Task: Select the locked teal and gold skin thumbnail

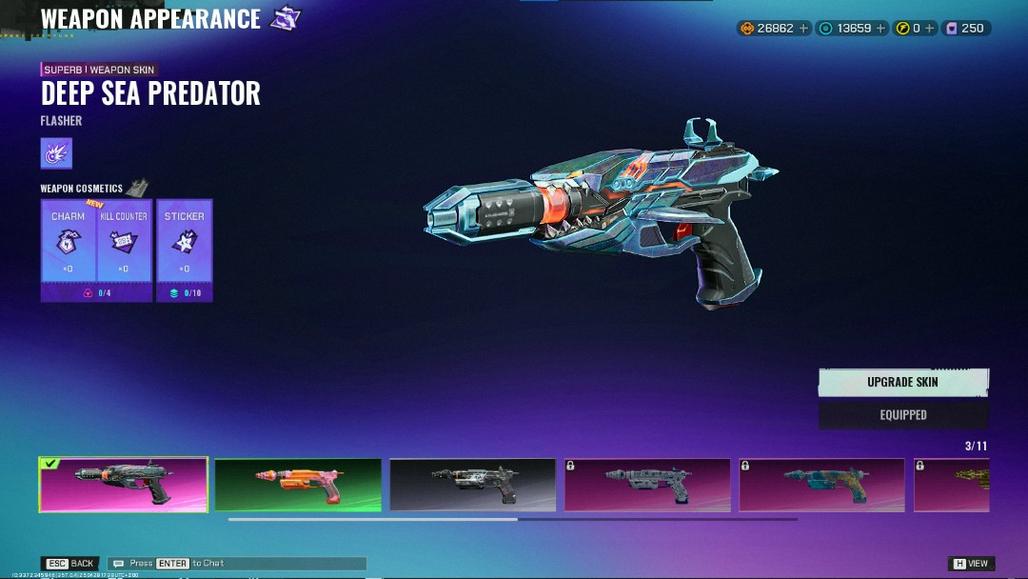Action: click(822, 485)
